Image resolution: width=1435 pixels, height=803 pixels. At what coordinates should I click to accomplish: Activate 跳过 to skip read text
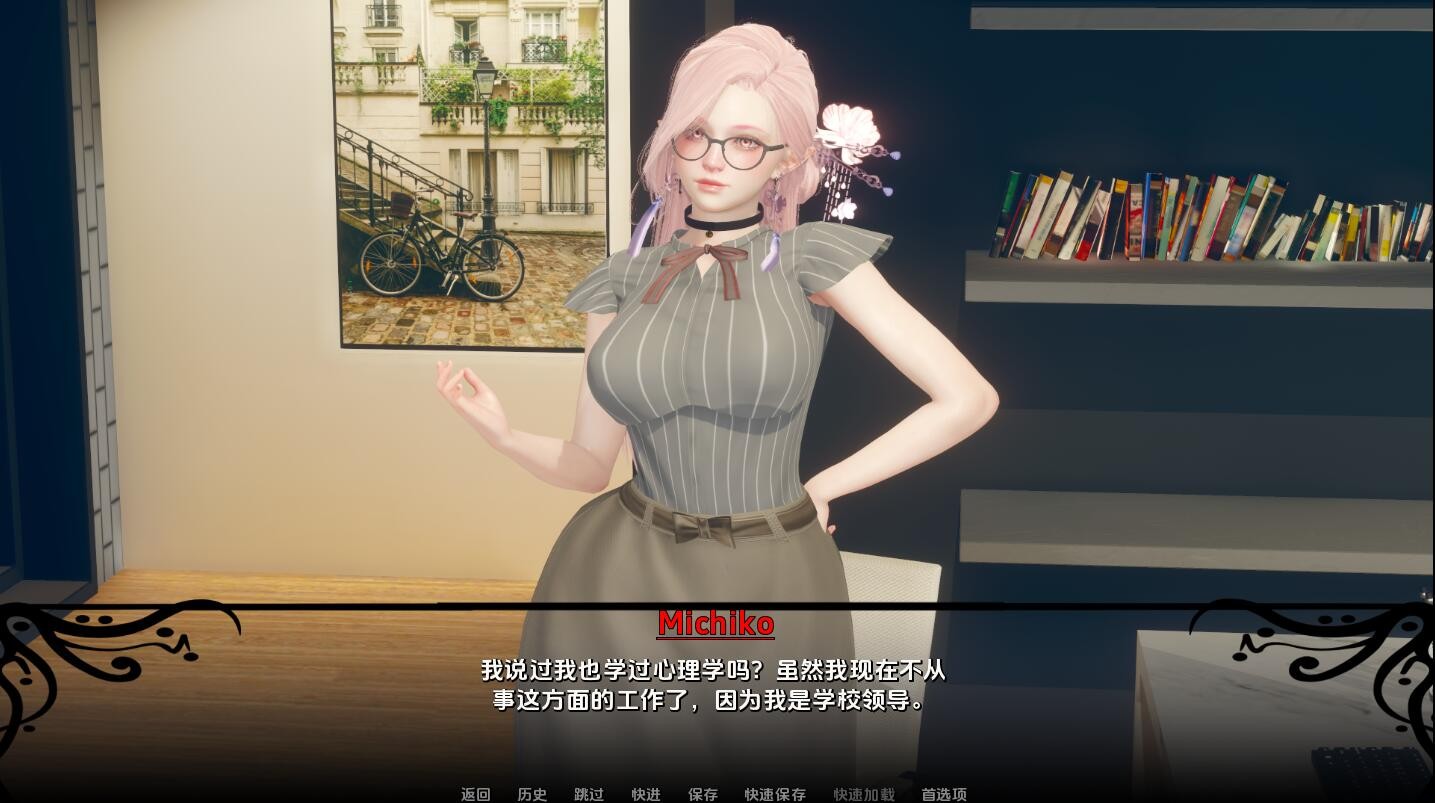click(588, 794)
